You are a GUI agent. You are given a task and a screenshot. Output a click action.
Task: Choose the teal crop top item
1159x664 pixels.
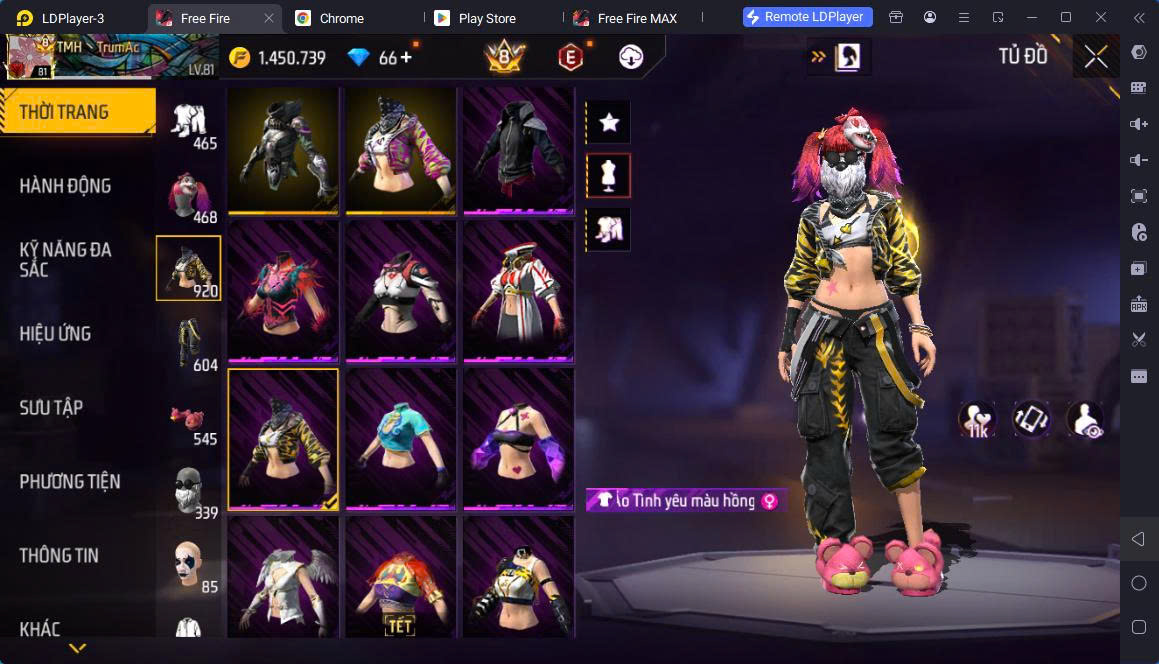[x=401, y=439]
